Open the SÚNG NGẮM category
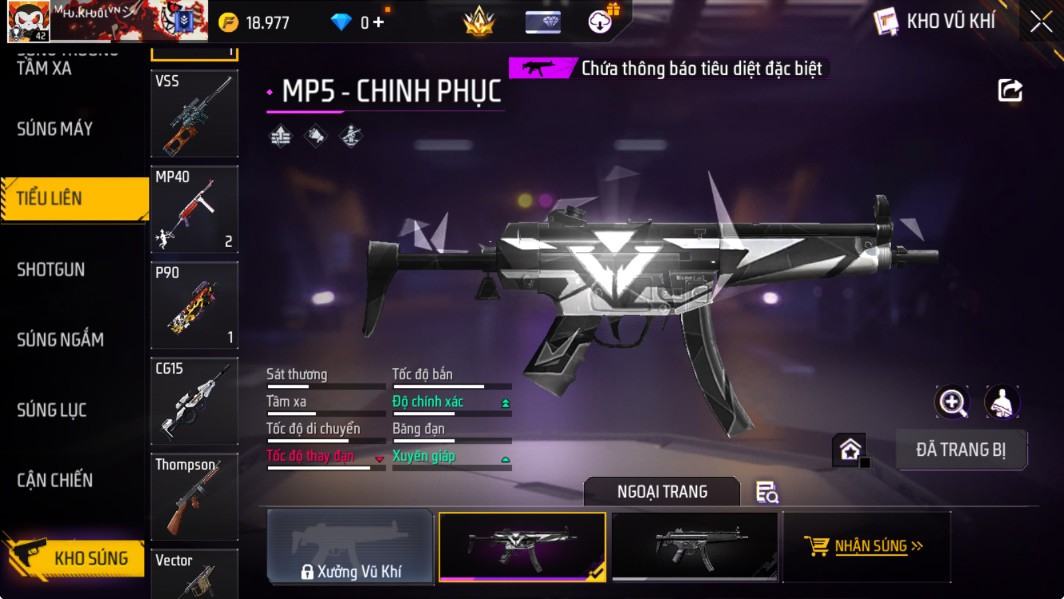The width and height of the screenshot is (1064, 599). point(60,340)
